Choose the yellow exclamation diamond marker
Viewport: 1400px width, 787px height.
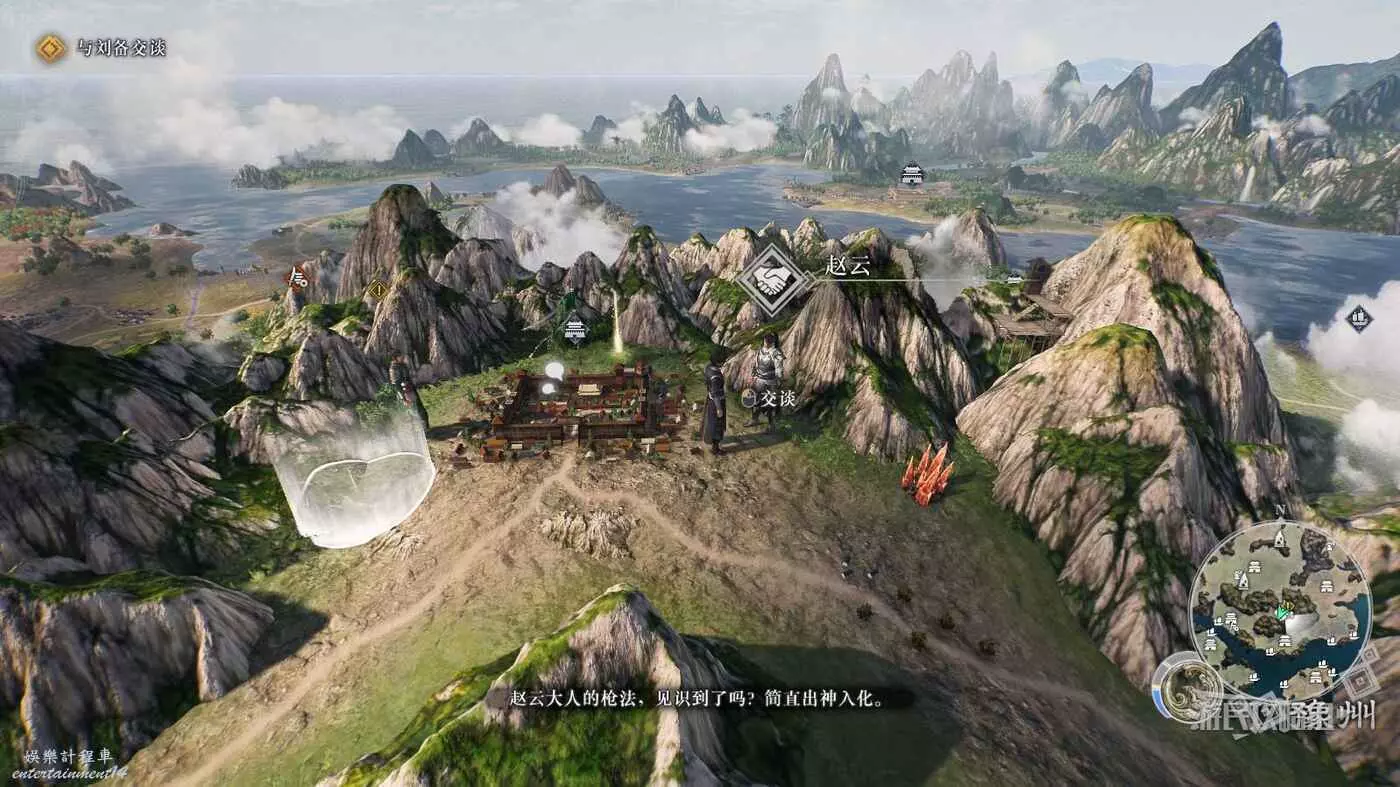coord(378,290)
